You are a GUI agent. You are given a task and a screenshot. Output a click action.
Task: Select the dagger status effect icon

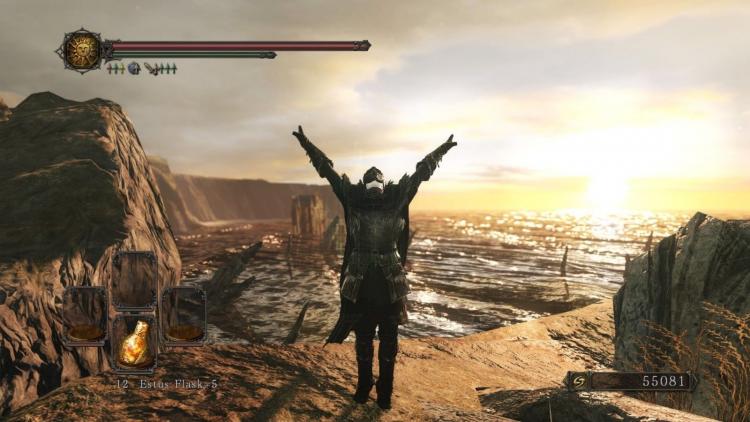[x=150, y=68]
